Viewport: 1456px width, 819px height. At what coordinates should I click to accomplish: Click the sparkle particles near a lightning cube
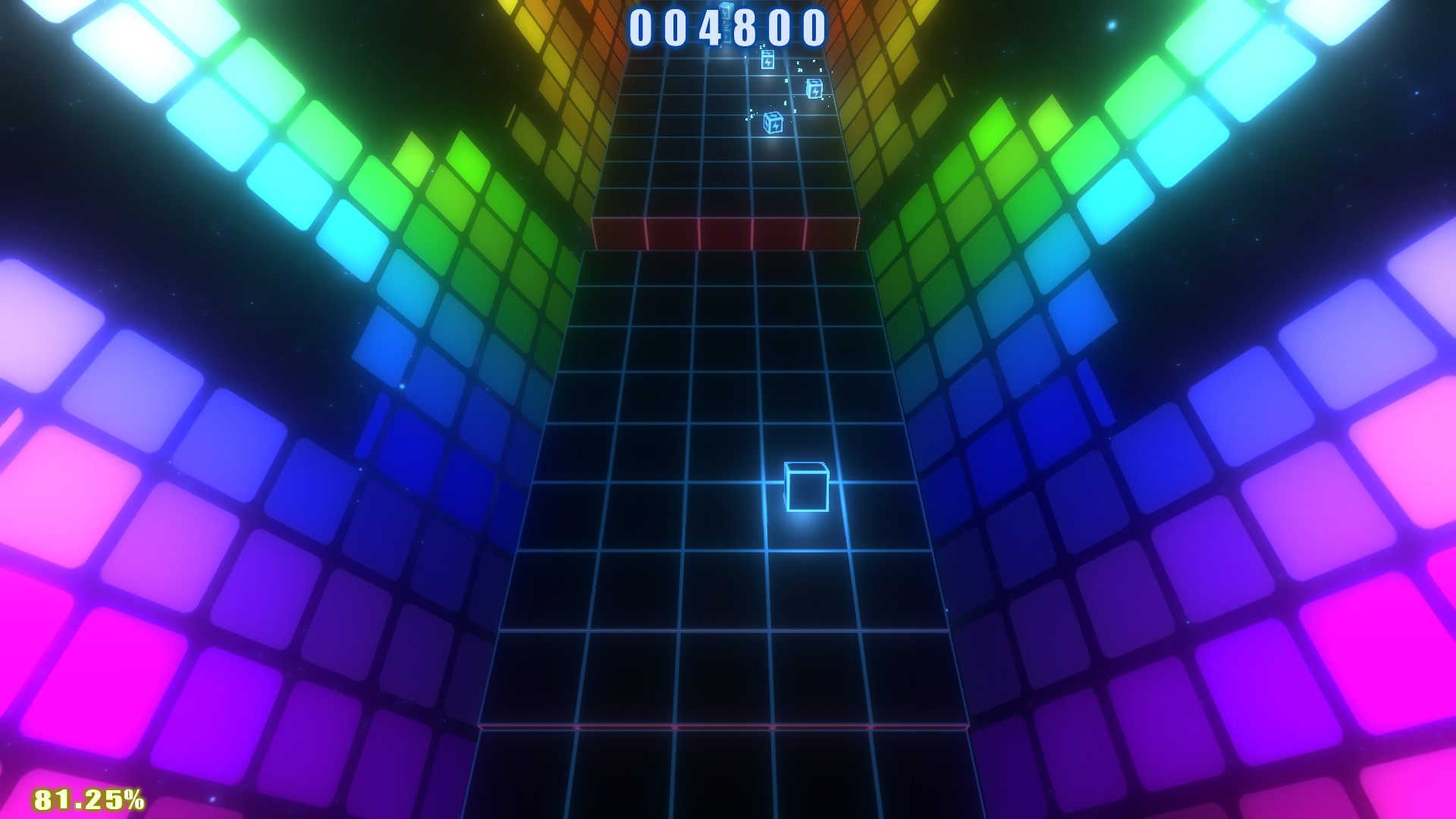click(752, 115)
